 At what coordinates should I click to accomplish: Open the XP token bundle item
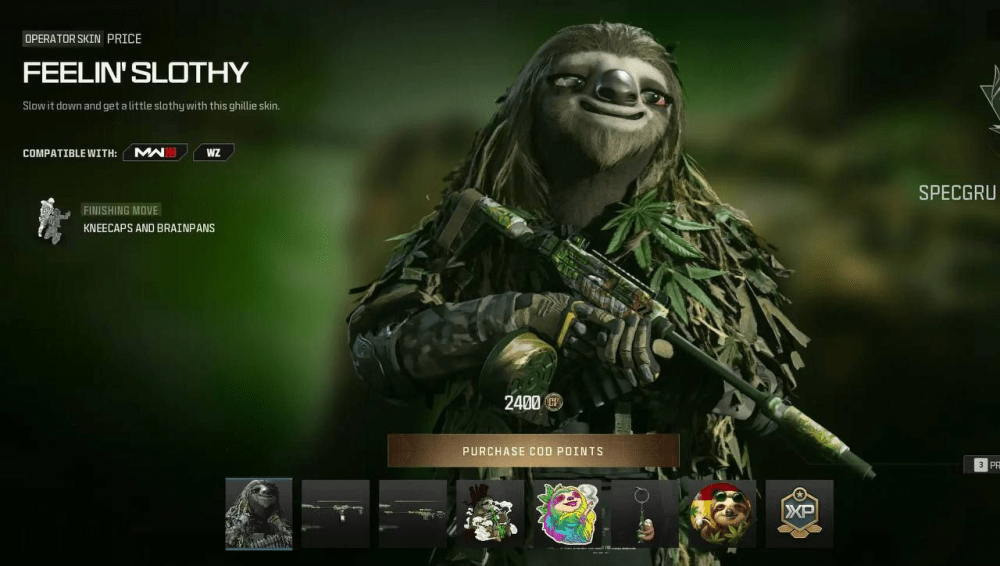[x=799, y=513]
